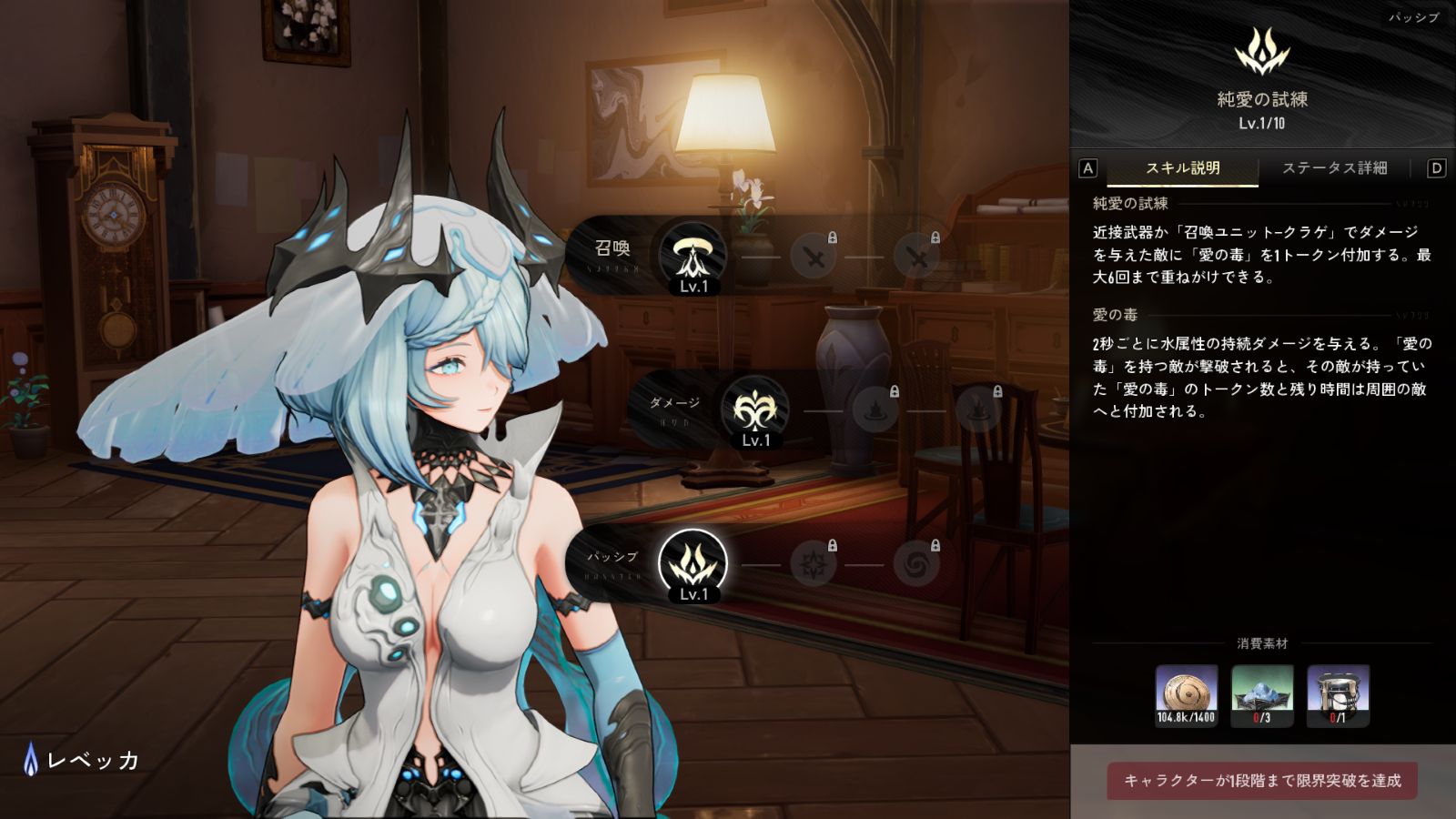
Task: Click the locked four-pointed star passive node
Action: click(x=813, y=565)
